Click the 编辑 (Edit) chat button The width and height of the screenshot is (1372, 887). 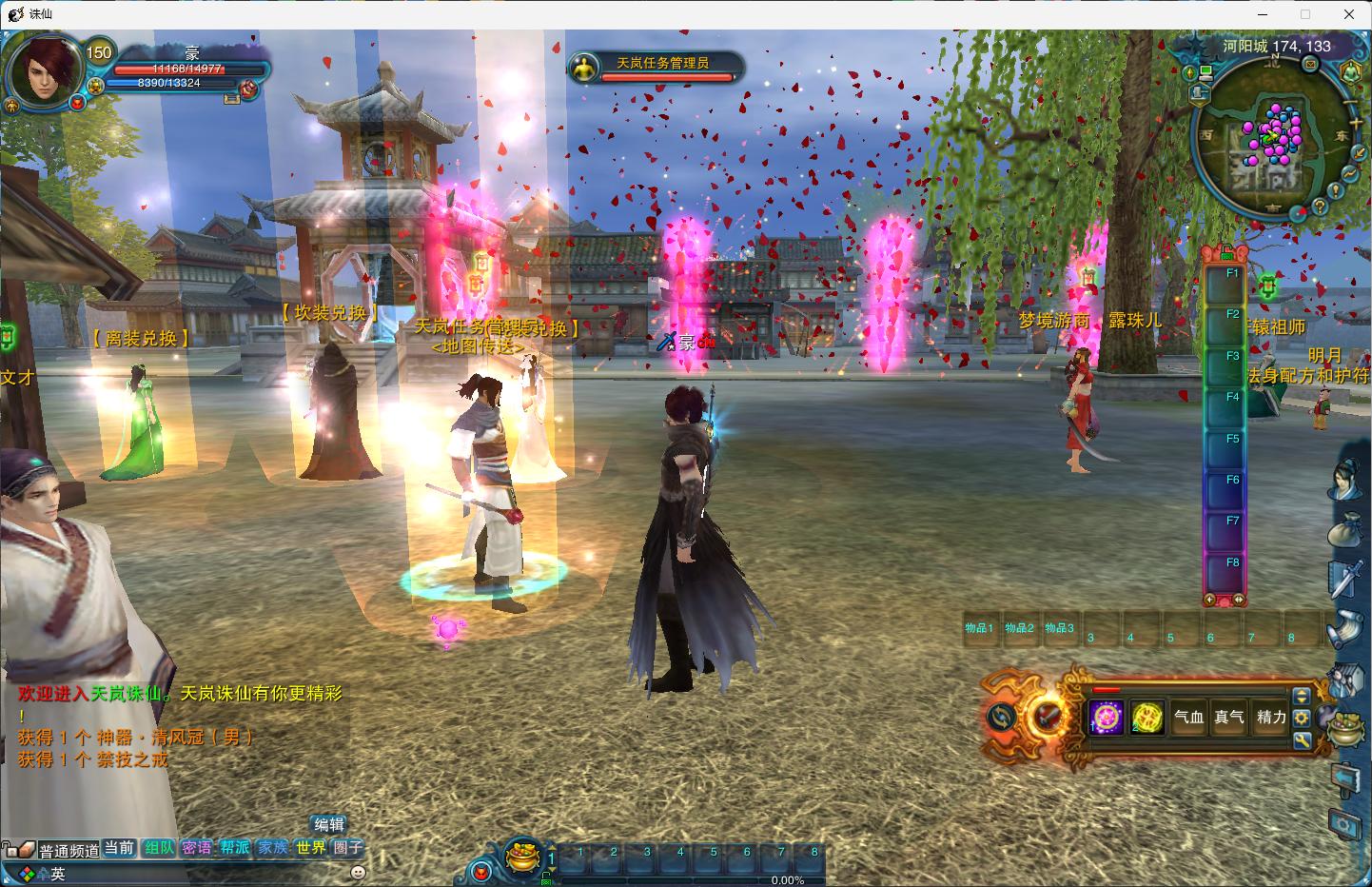click(329, 824)
